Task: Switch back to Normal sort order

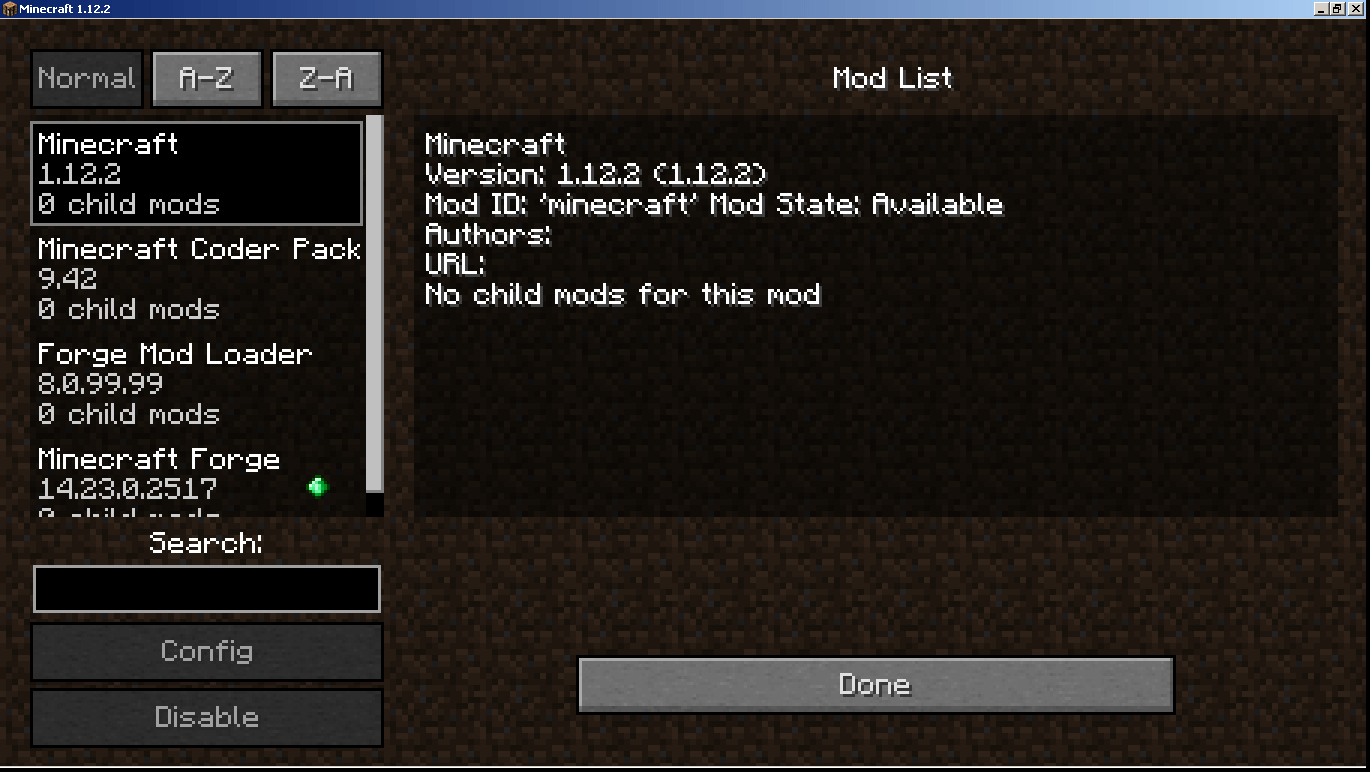Action: tap(86, 78)
